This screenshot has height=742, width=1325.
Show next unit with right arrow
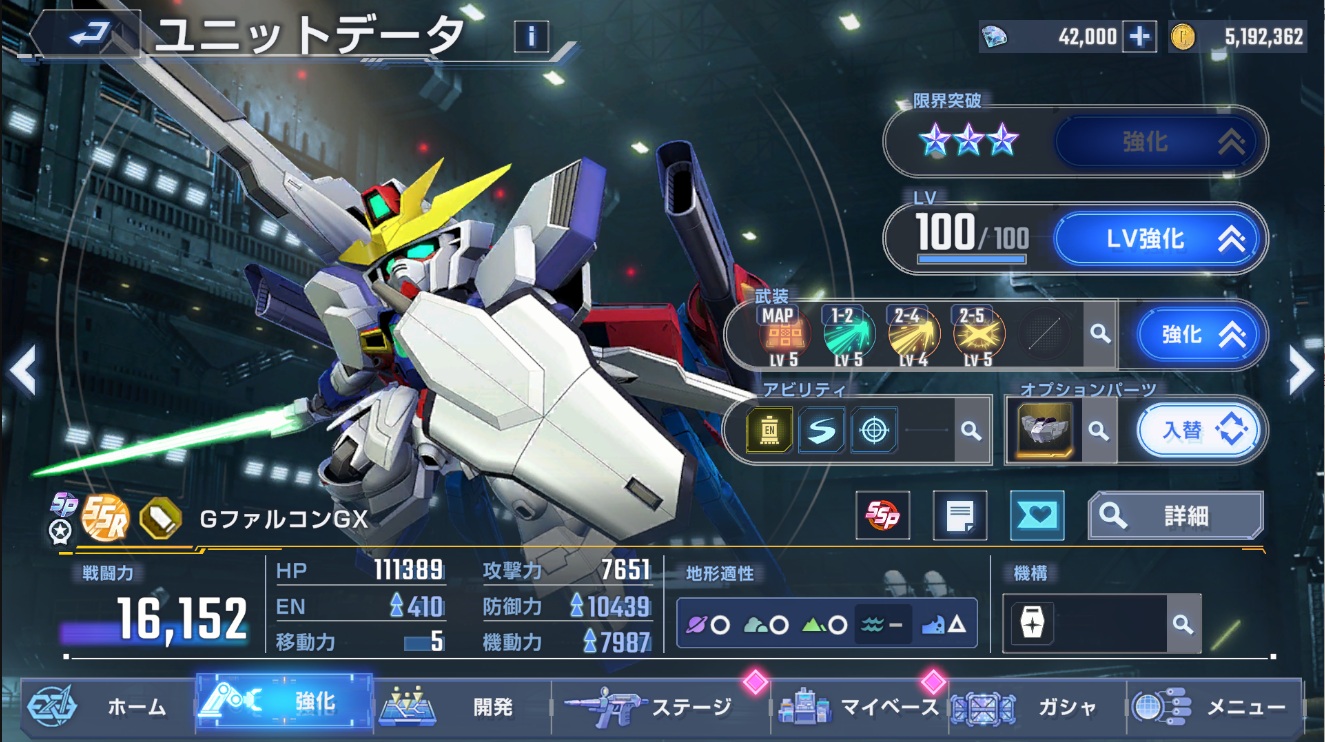(1301, 371)
